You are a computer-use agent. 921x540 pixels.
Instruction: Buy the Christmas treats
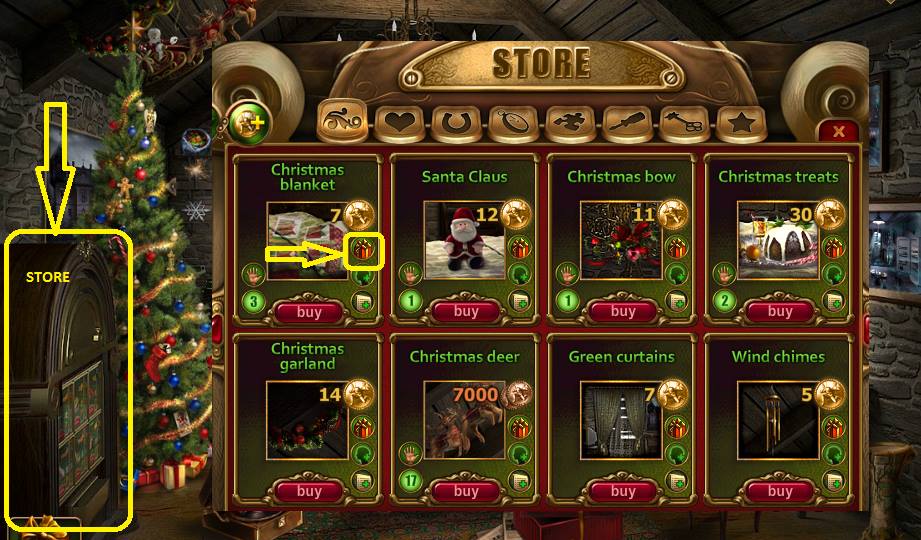point(779,311)
